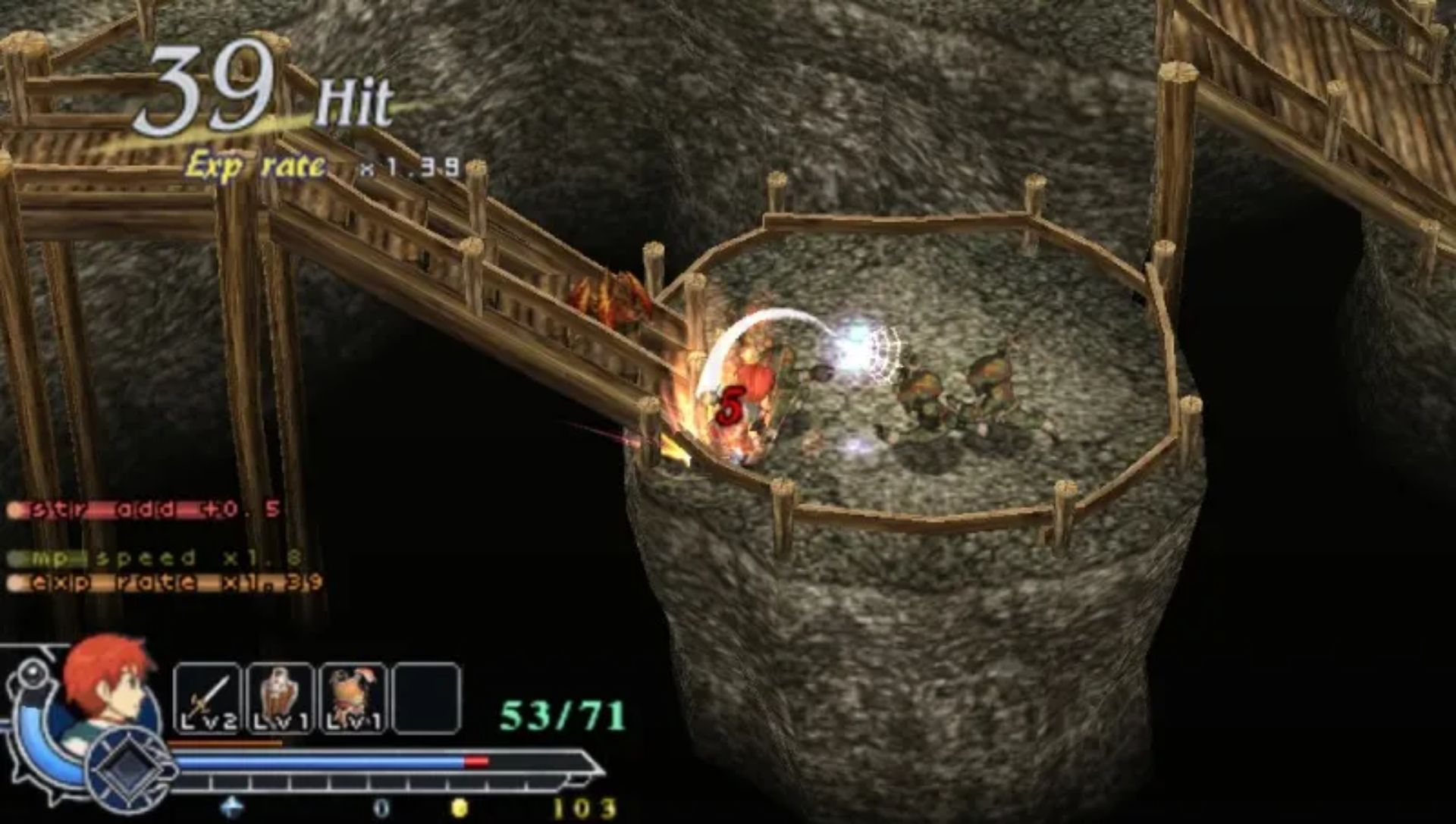The height and width of the screenshot is (824, 1456).
Task: Select the Lv1 armor equipment slot
Action: (353, 699)
